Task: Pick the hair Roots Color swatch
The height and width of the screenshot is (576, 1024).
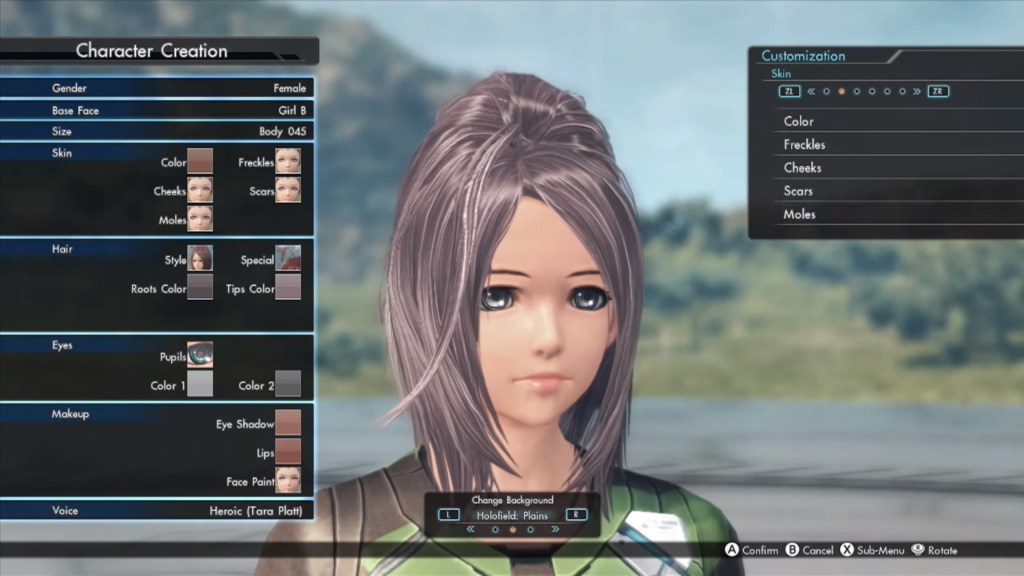Action: (200, 288)
